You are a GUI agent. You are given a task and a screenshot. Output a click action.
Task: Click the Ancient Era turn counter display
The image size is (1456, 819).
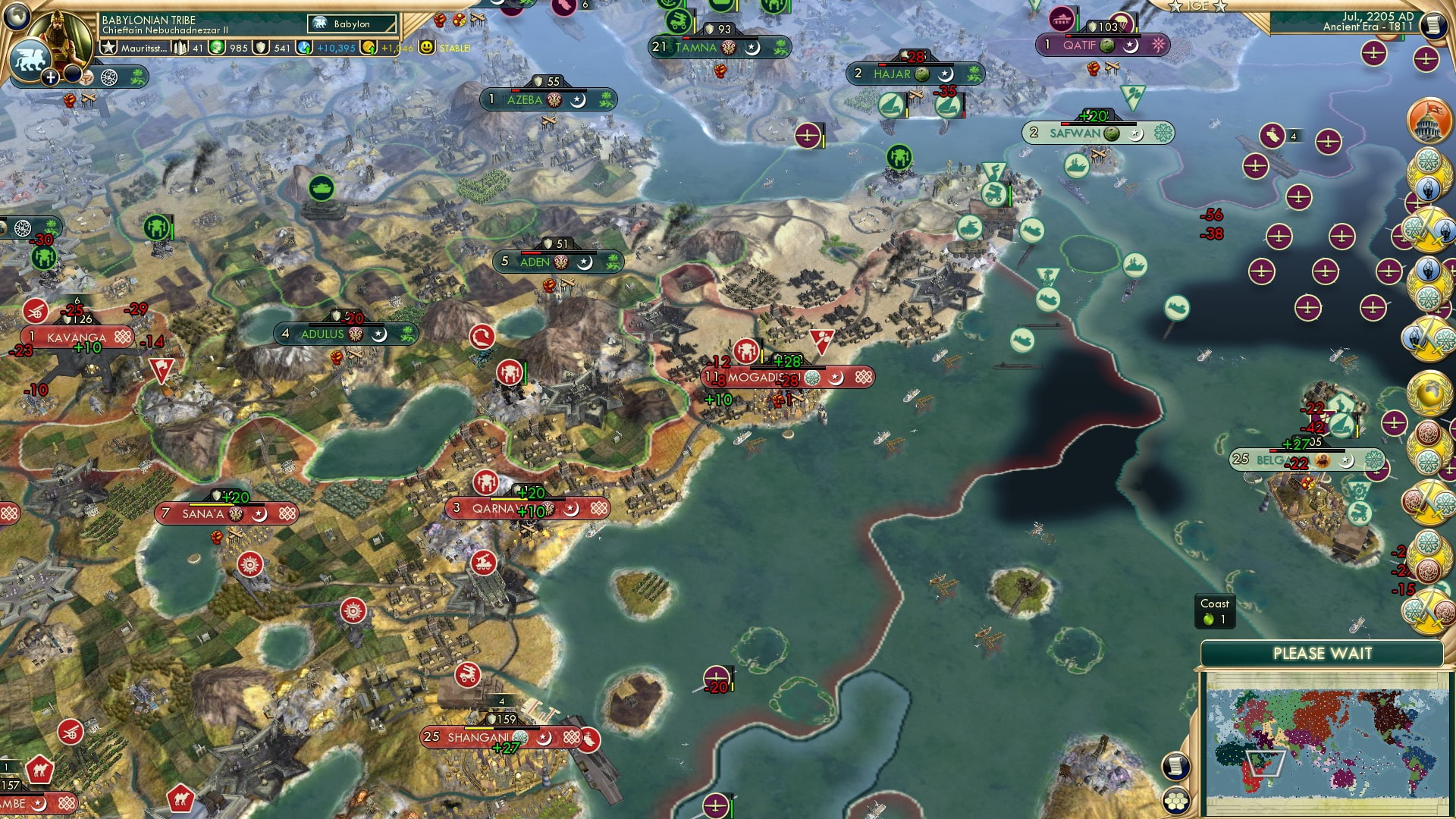[1367, 28]
